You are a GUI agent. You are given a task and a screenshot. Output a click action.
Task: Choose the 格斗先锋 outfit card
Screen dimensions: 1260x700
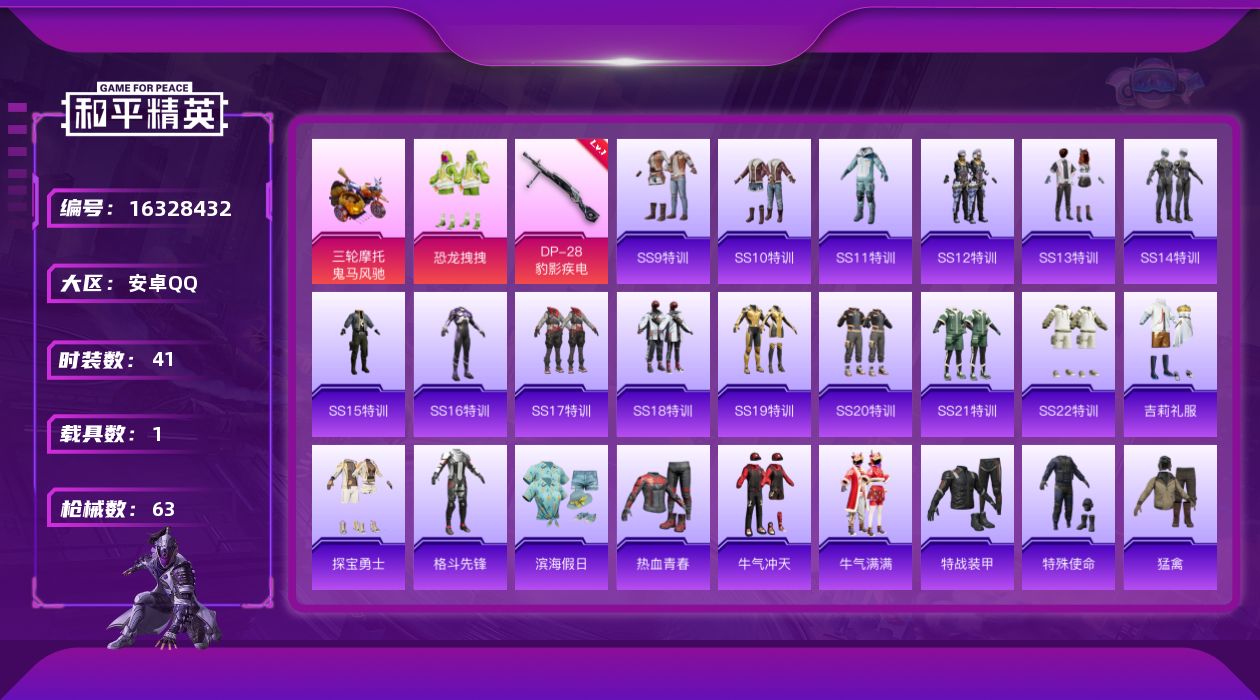click(460, 517)
